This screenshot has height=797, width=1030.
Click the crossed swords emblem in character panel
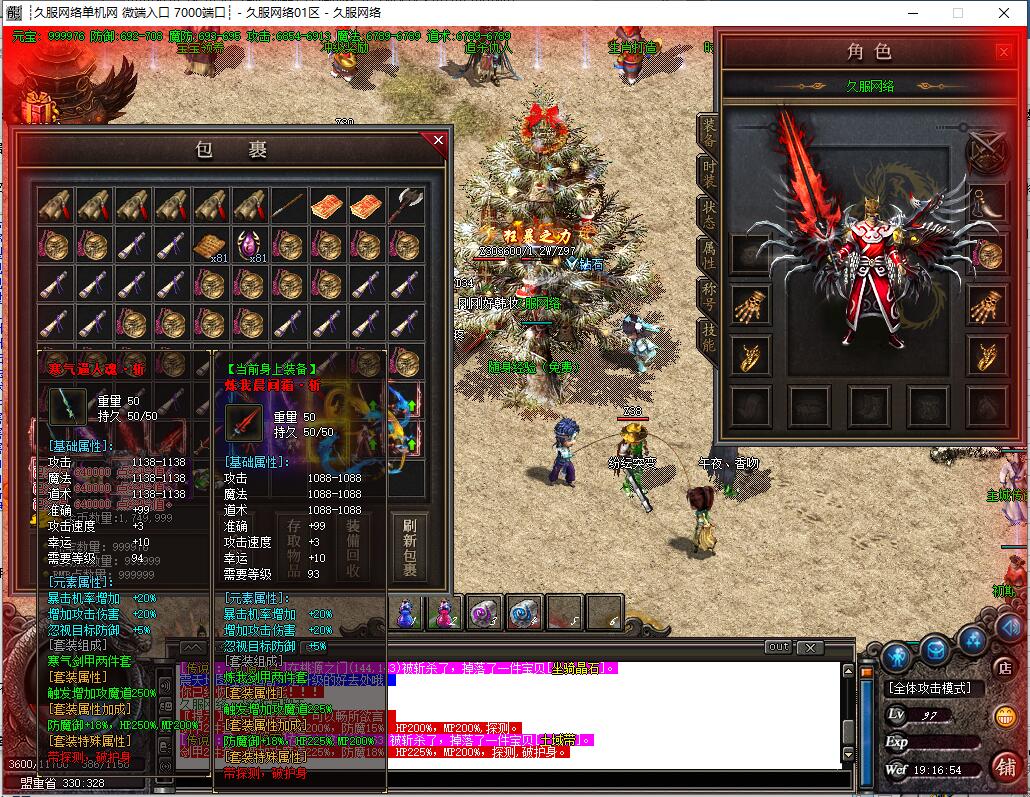(986, 152)
